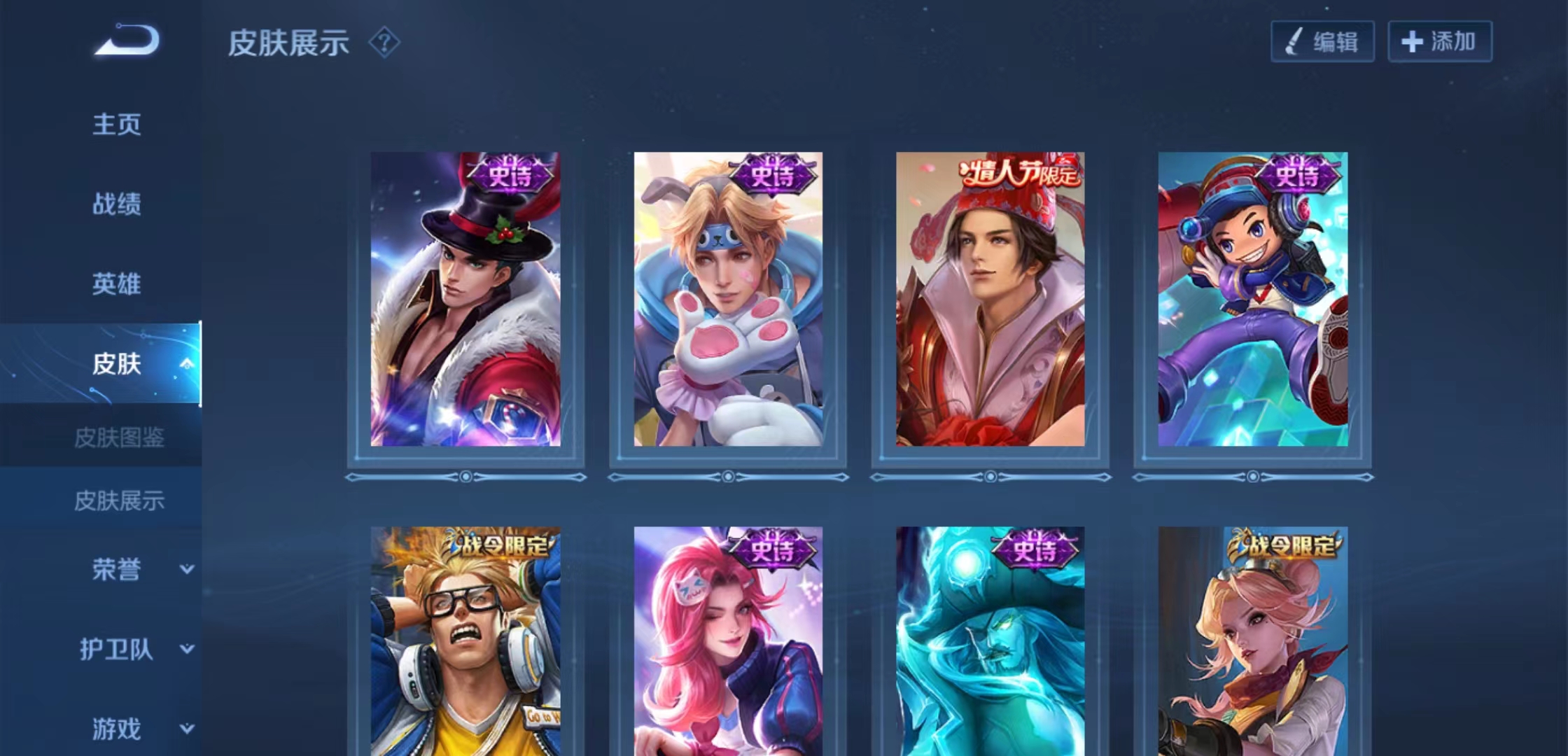Pick the chibi headphone boy skin card
Image resolution: width=1568 pixels, height=756 pixels.
1252,300
